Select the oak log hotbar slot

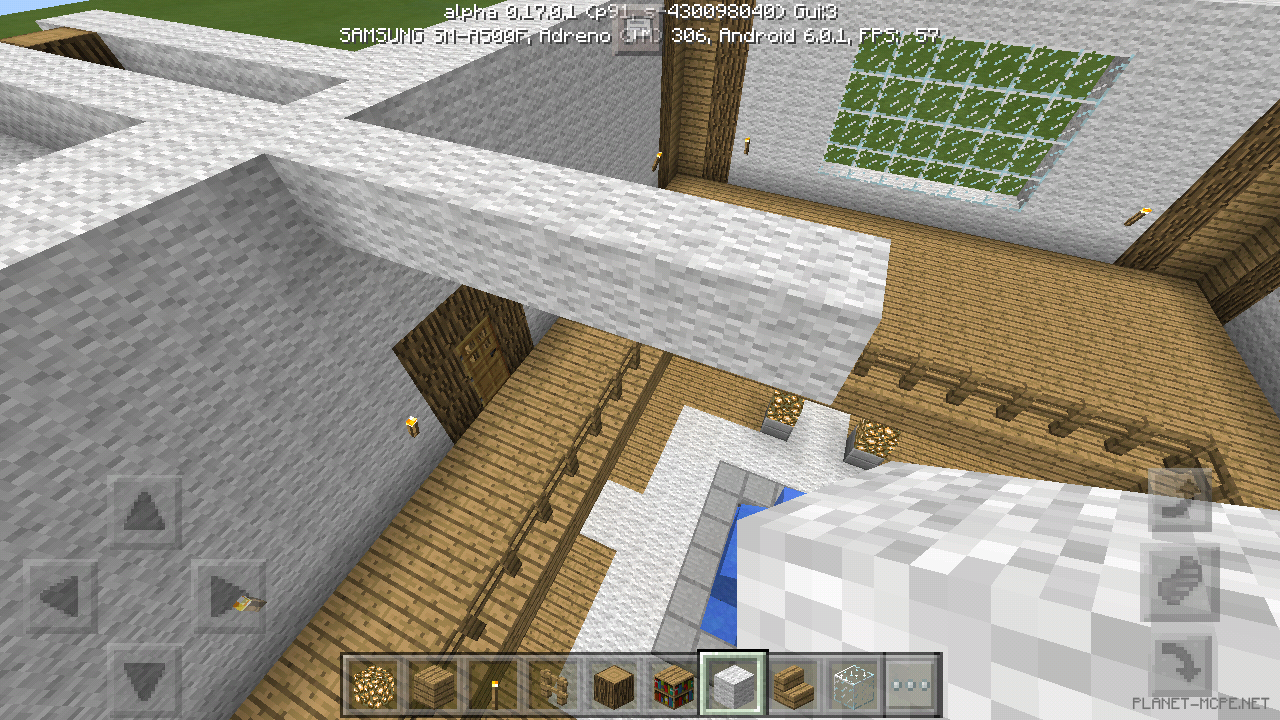click(615, 685)
